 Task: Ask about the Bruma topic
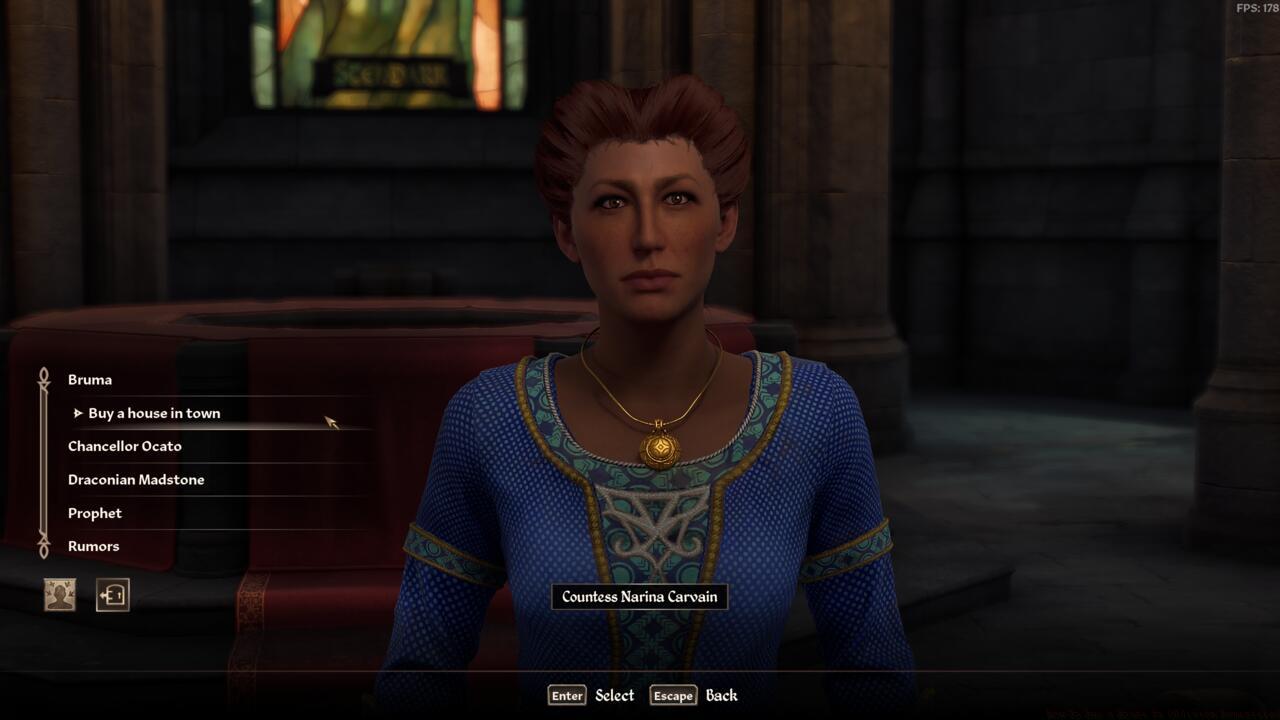tap(90, 380)
